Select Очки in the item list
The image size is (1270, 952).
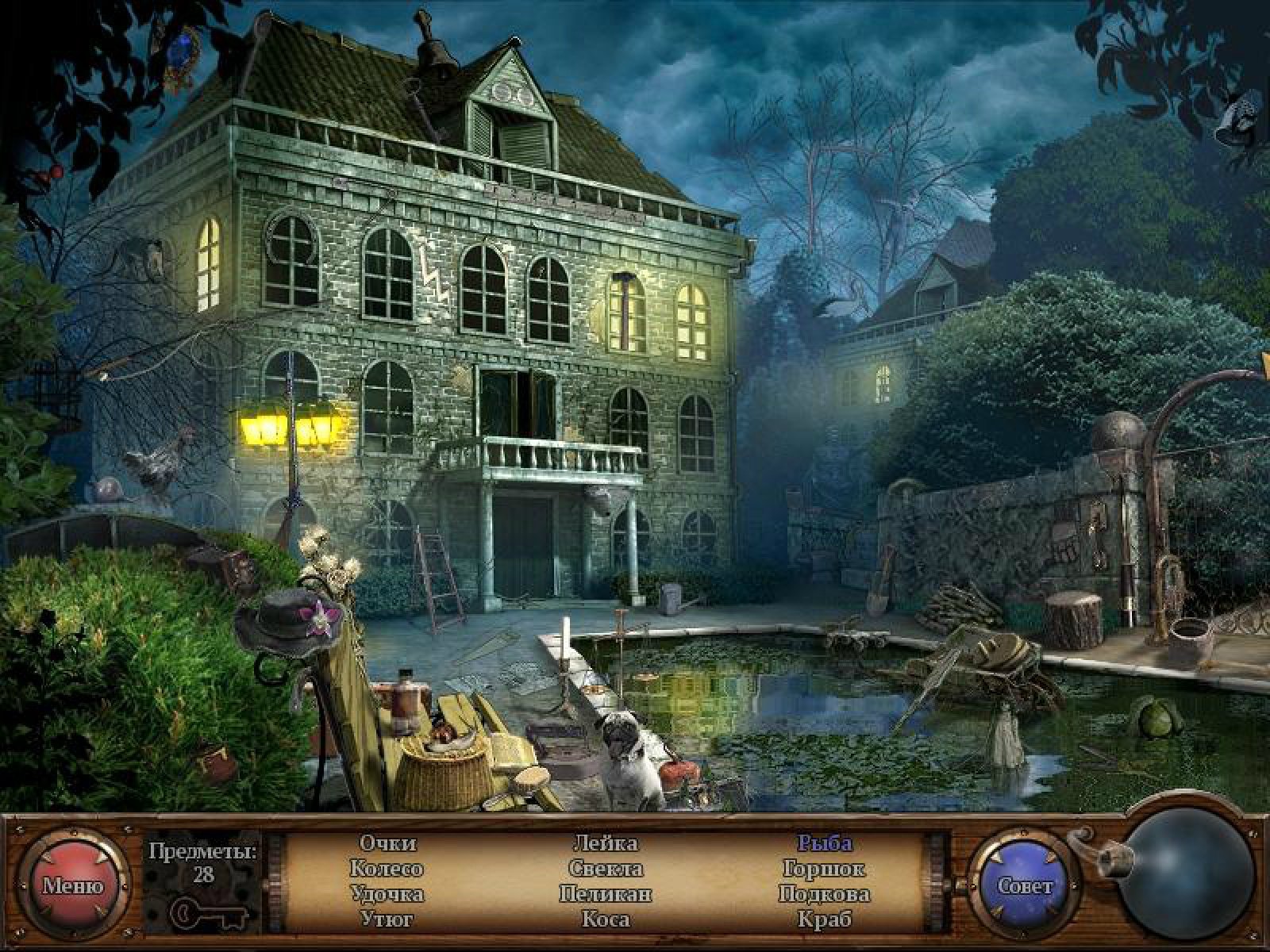[387, 843]
